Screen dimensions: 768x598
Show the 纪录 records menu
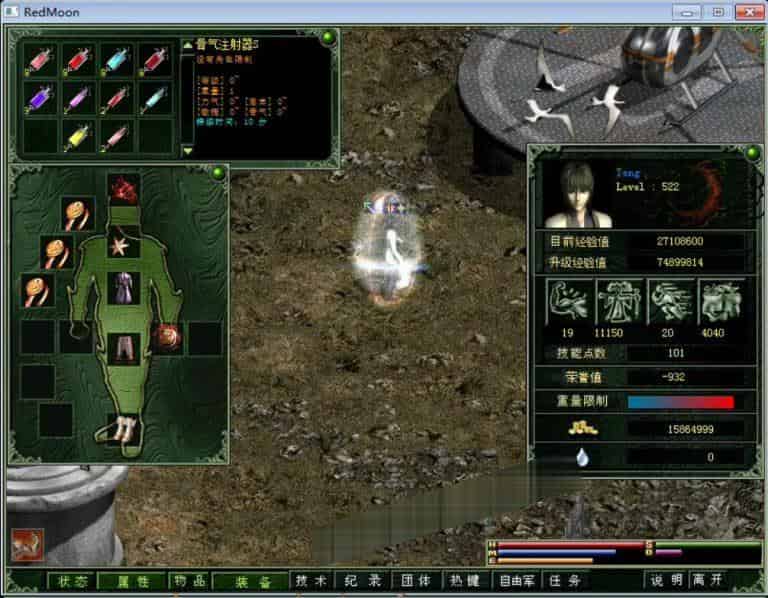(361, 580)
